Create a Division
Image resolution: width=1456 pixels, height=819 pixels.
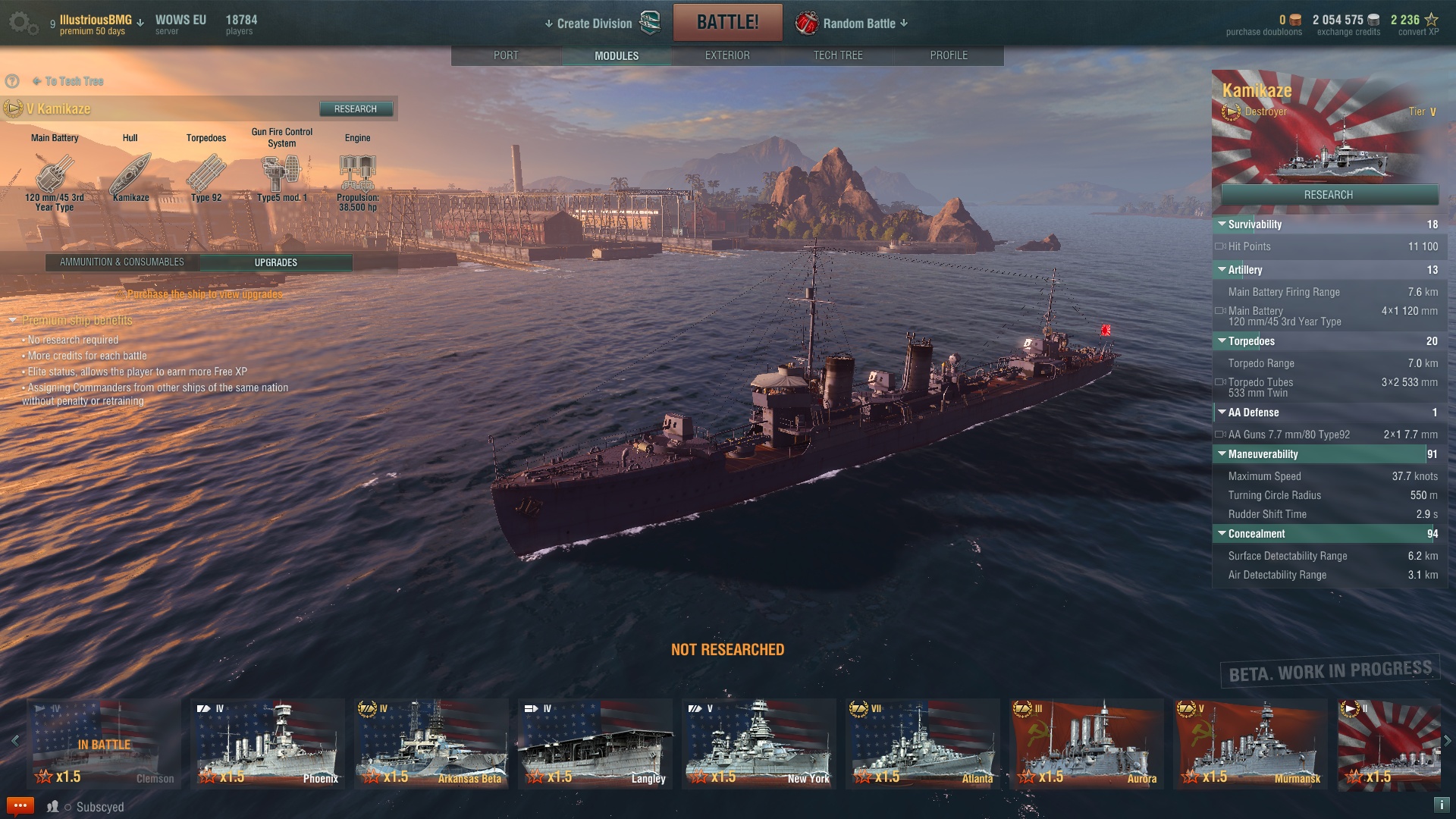pyautogui.click(x=595, y=24)
